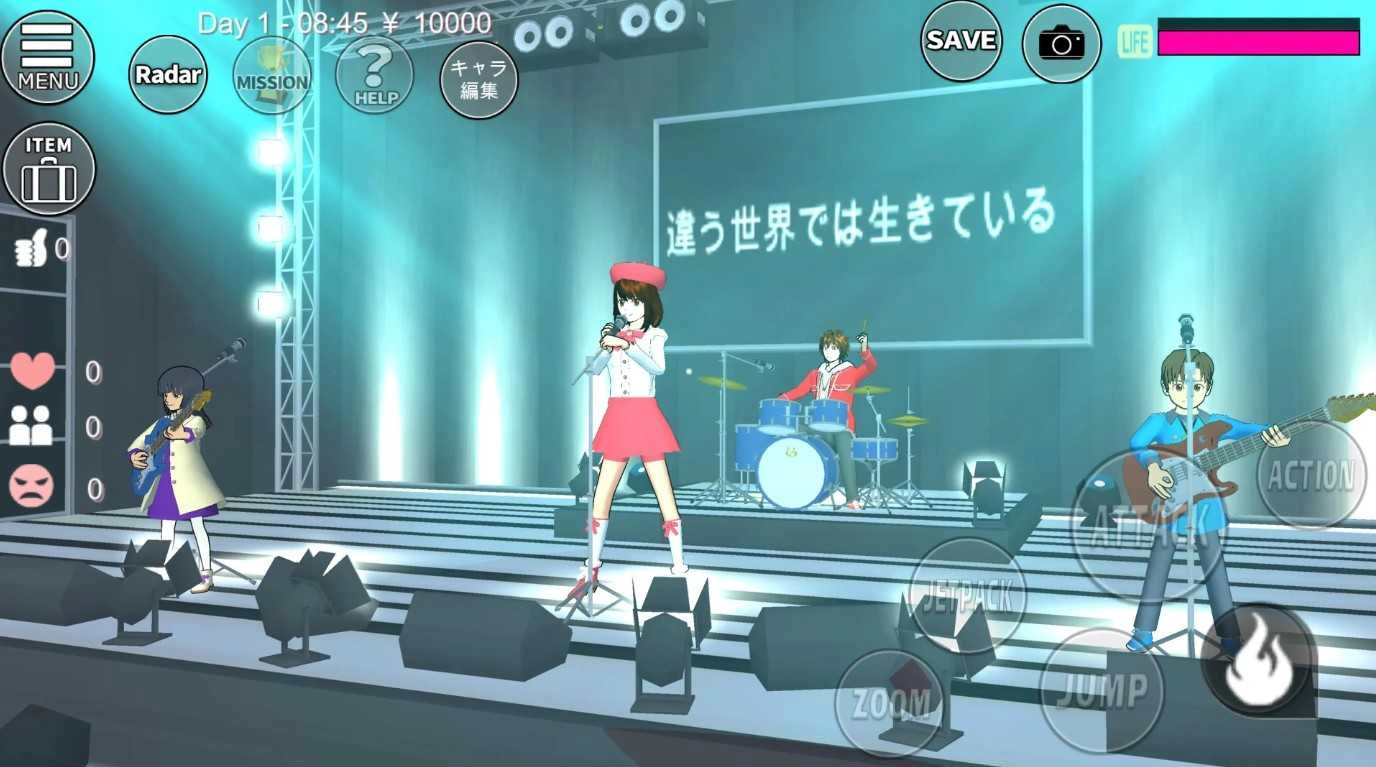Open the MENU panel

click(49, 58)
